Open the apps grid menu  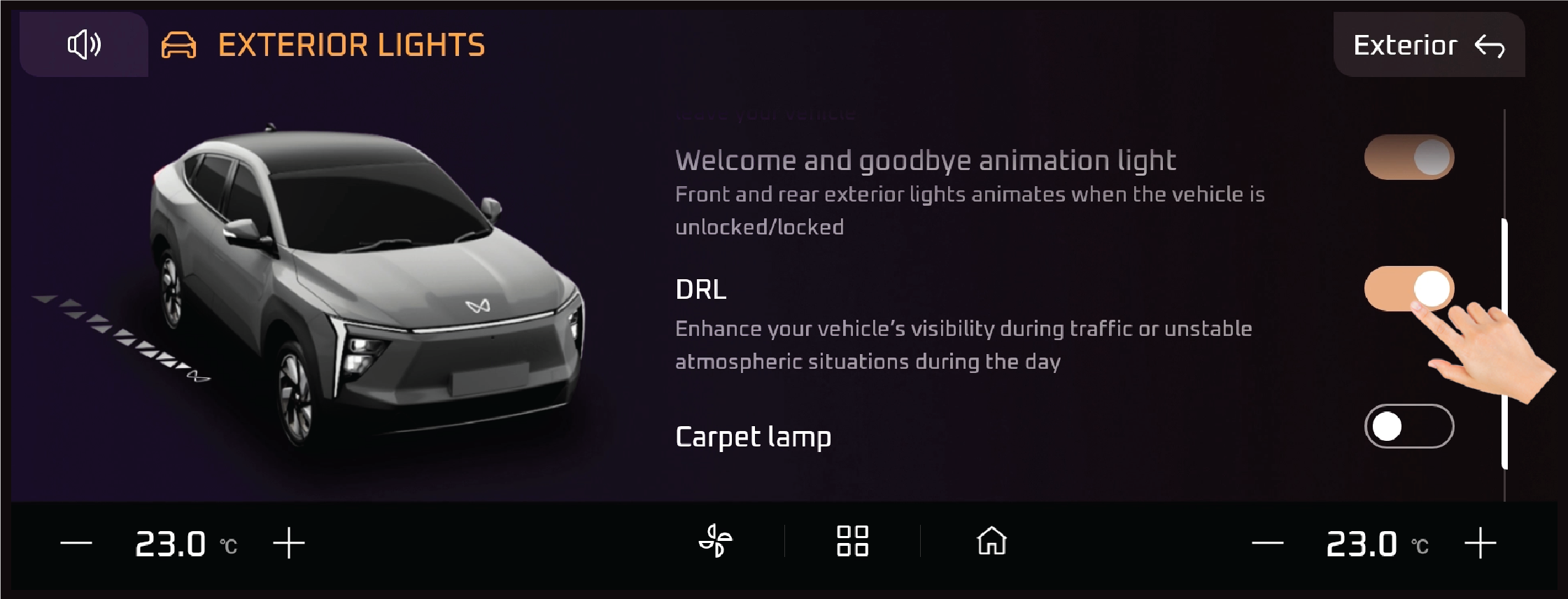(x=852, y=541)
